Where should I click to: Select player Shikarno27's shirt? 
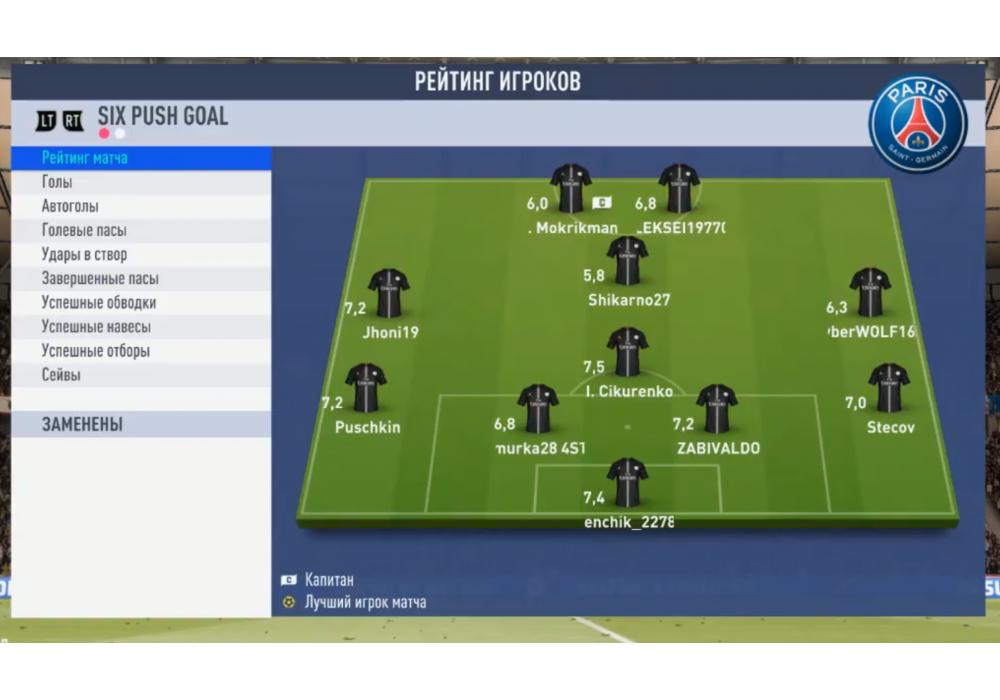click(x=627, y=260)
